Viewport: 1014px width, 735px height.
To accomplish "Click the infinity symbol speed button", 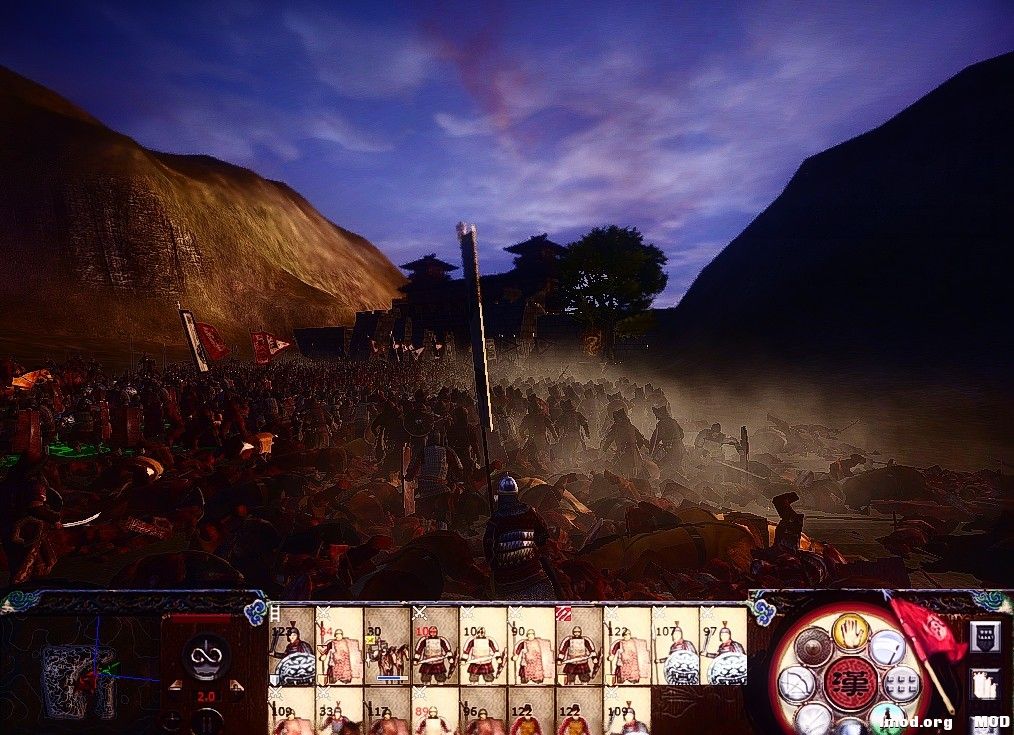I will click(x=207, y=656).
